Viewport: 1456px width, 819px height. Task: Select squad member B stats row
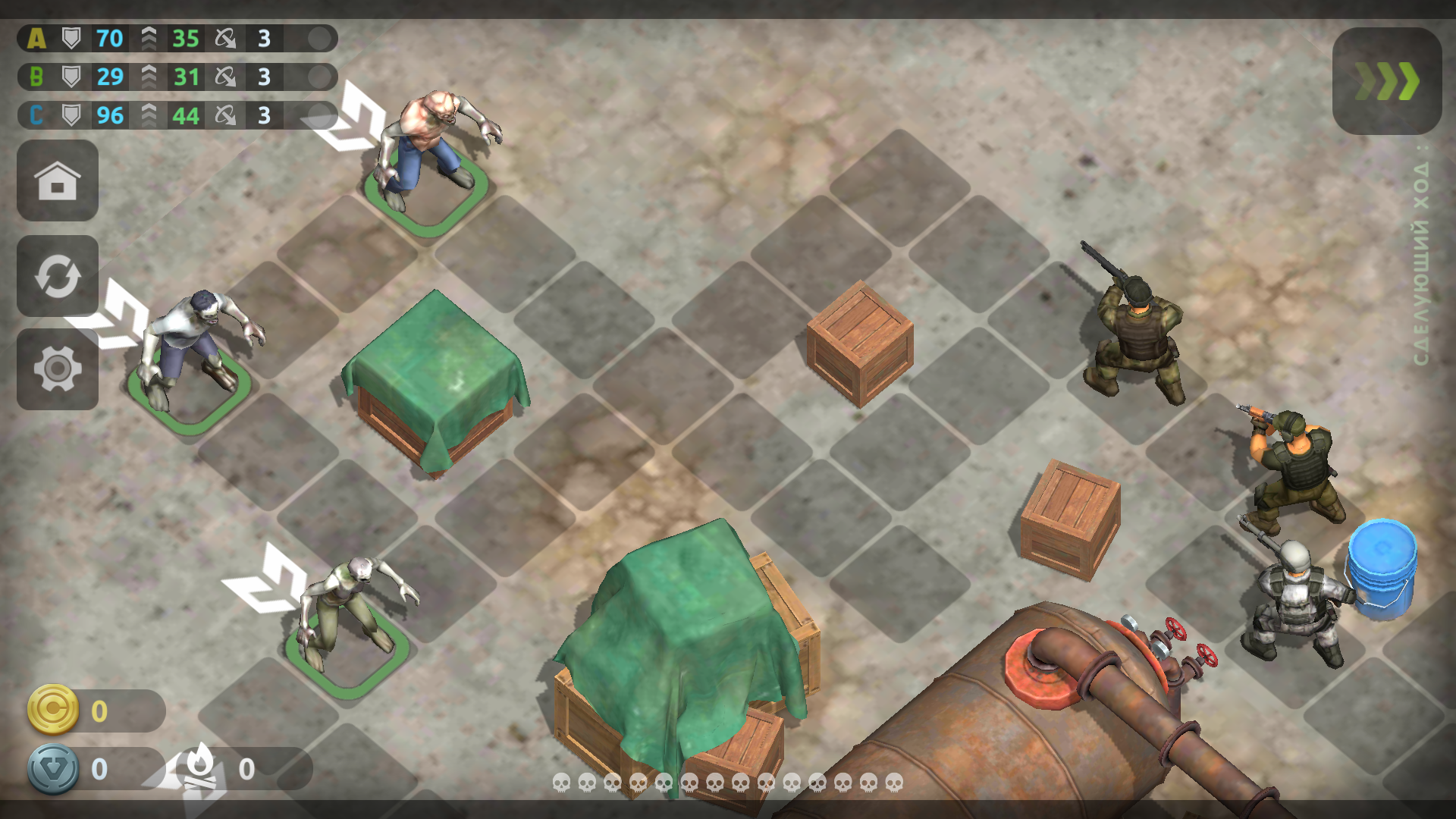[177, 77]
